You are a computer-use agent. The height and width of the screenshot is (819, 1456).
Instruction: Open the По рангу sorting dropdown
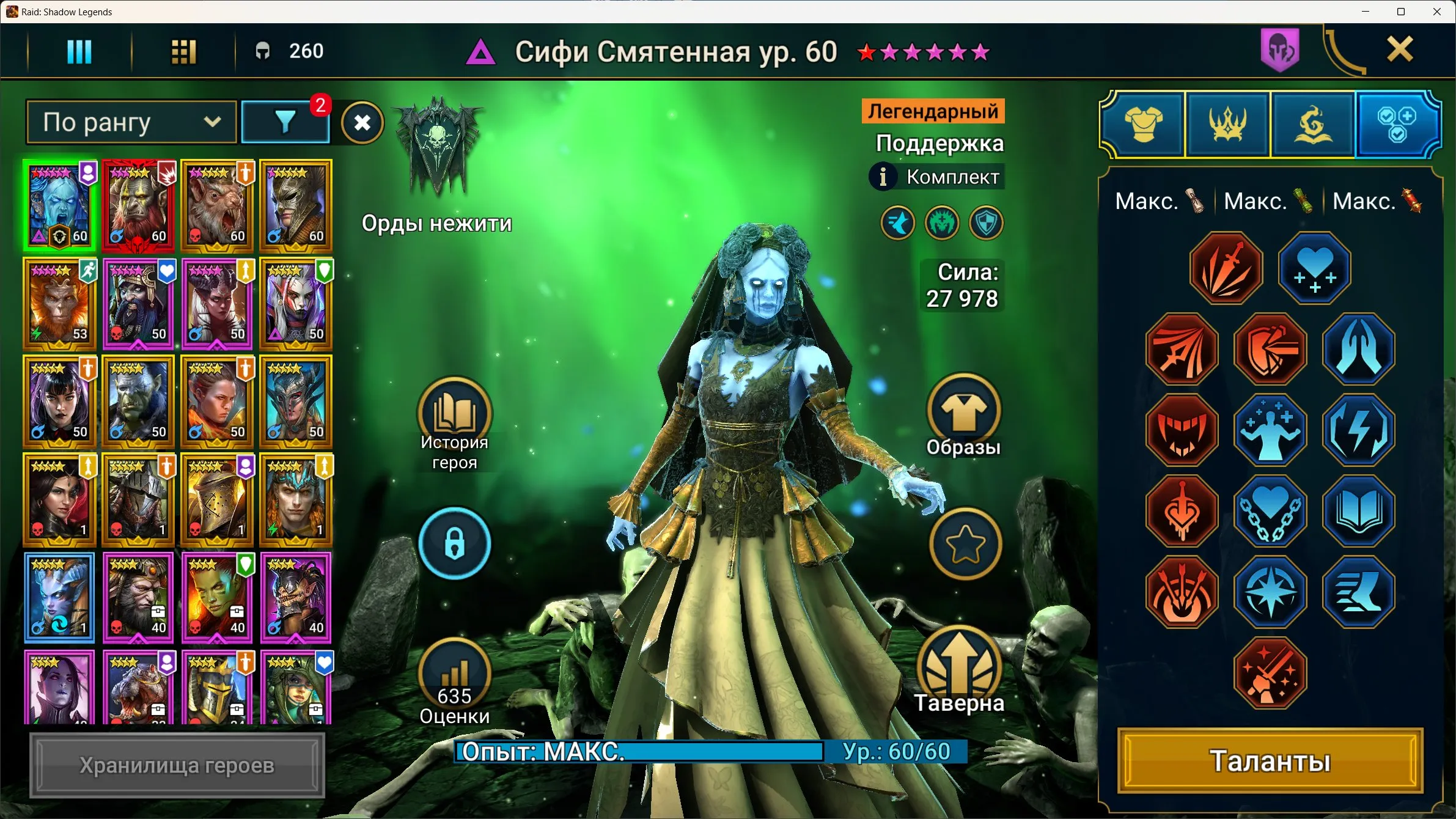pos(130,122)
